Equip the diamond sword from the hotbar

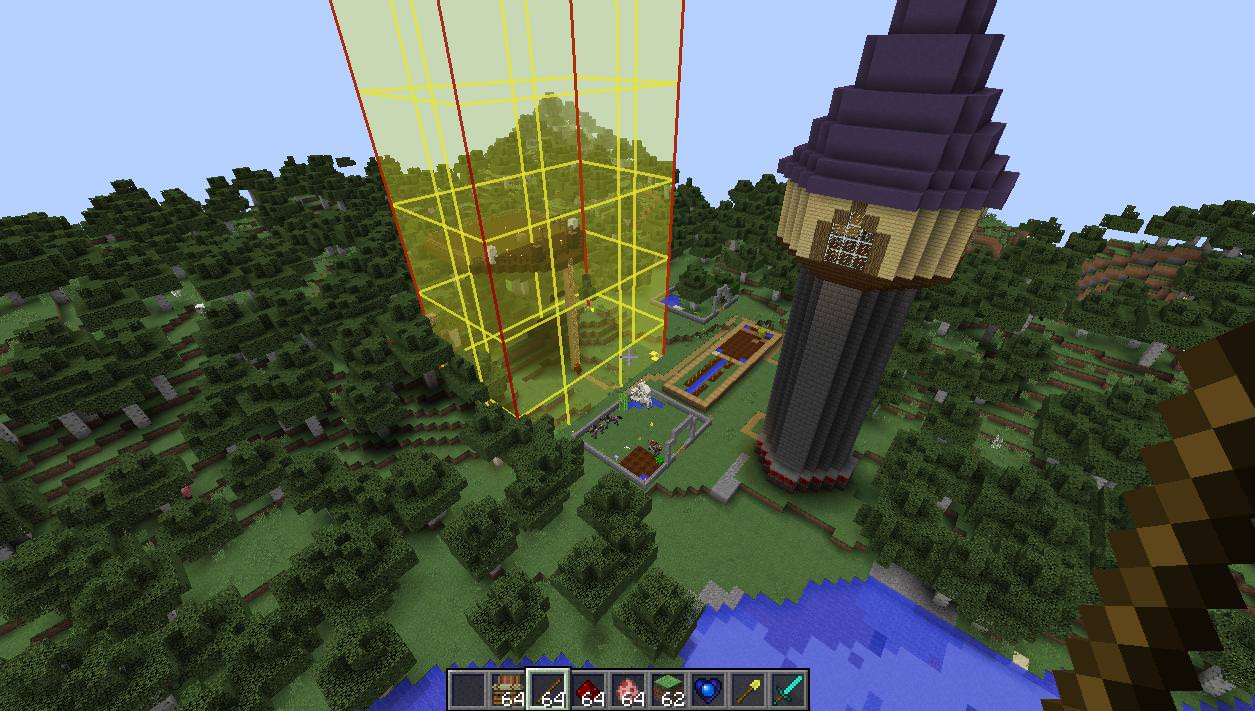[x=788, y=690]
